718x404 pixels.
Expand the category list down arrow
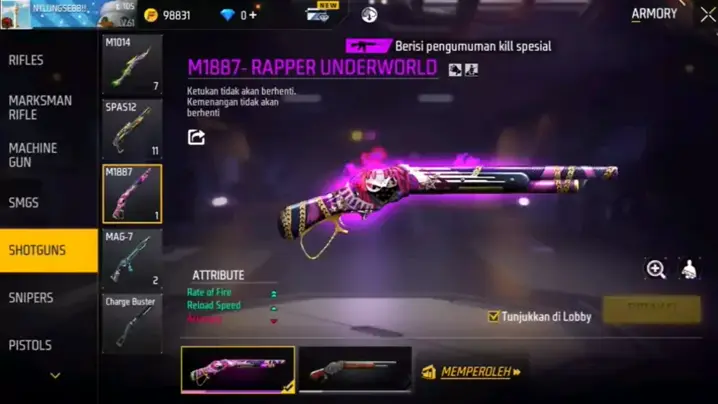55,376
